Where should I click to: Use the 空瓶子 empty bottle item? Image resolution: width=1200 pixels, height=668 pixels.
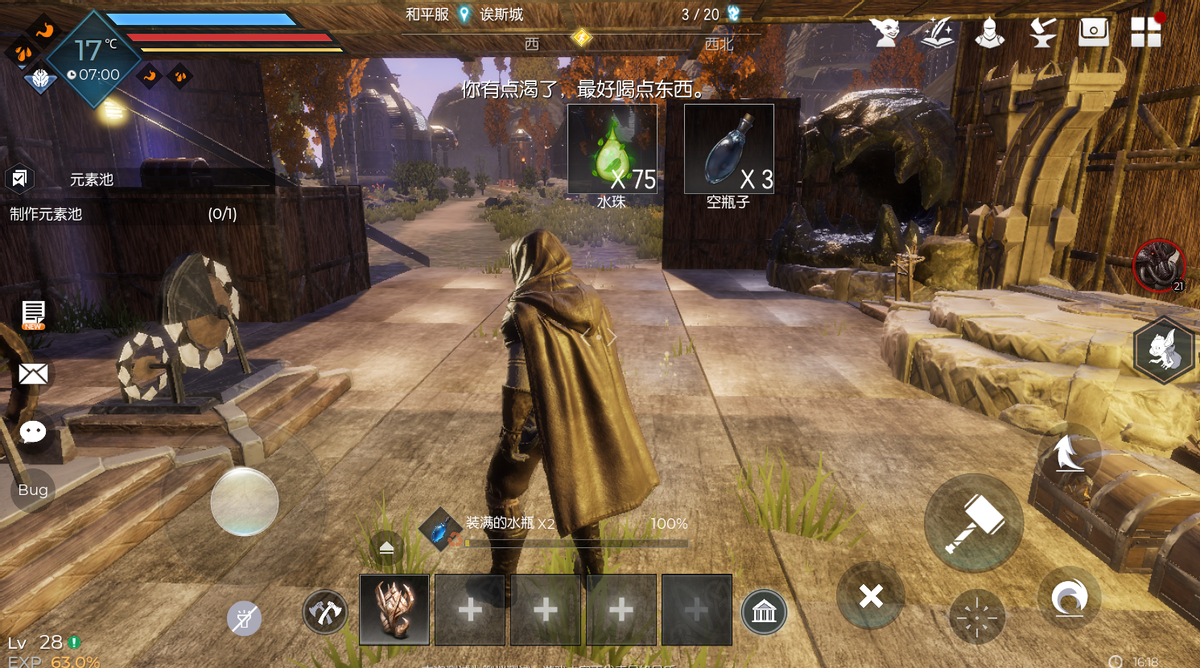click(x=729, y=149)
